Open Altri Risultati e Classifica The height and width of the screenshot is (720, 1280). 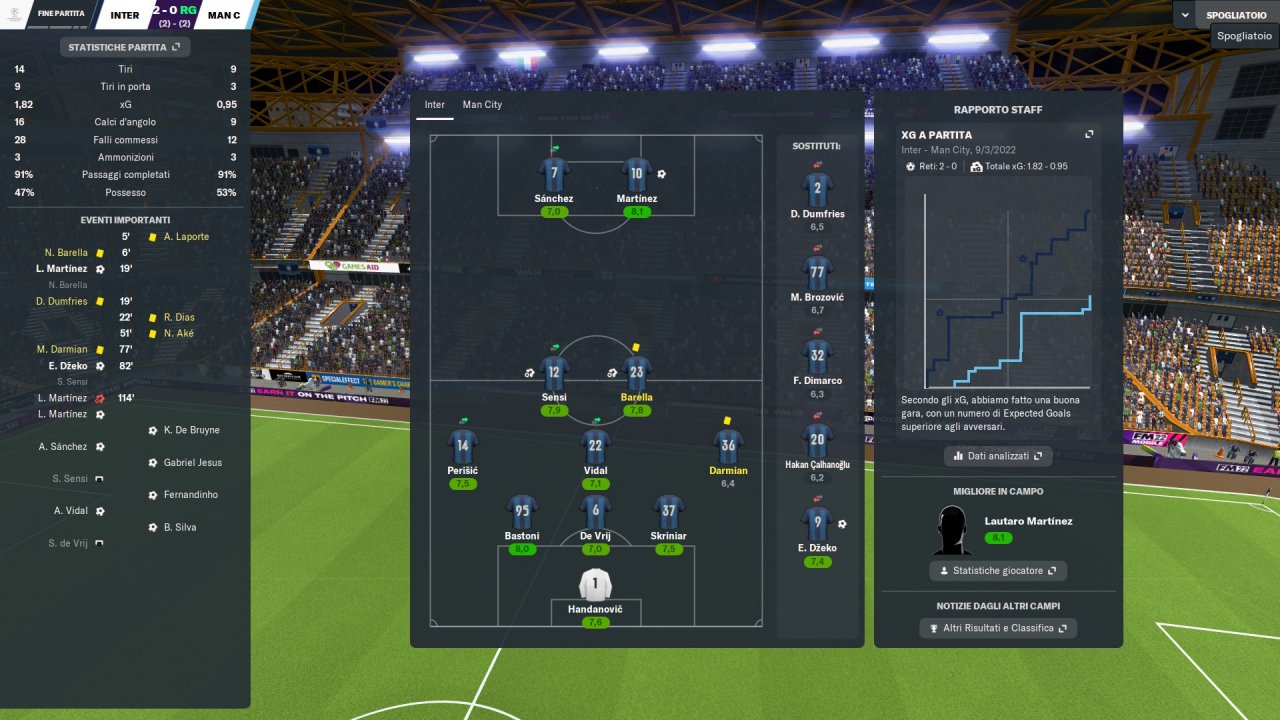997,628
